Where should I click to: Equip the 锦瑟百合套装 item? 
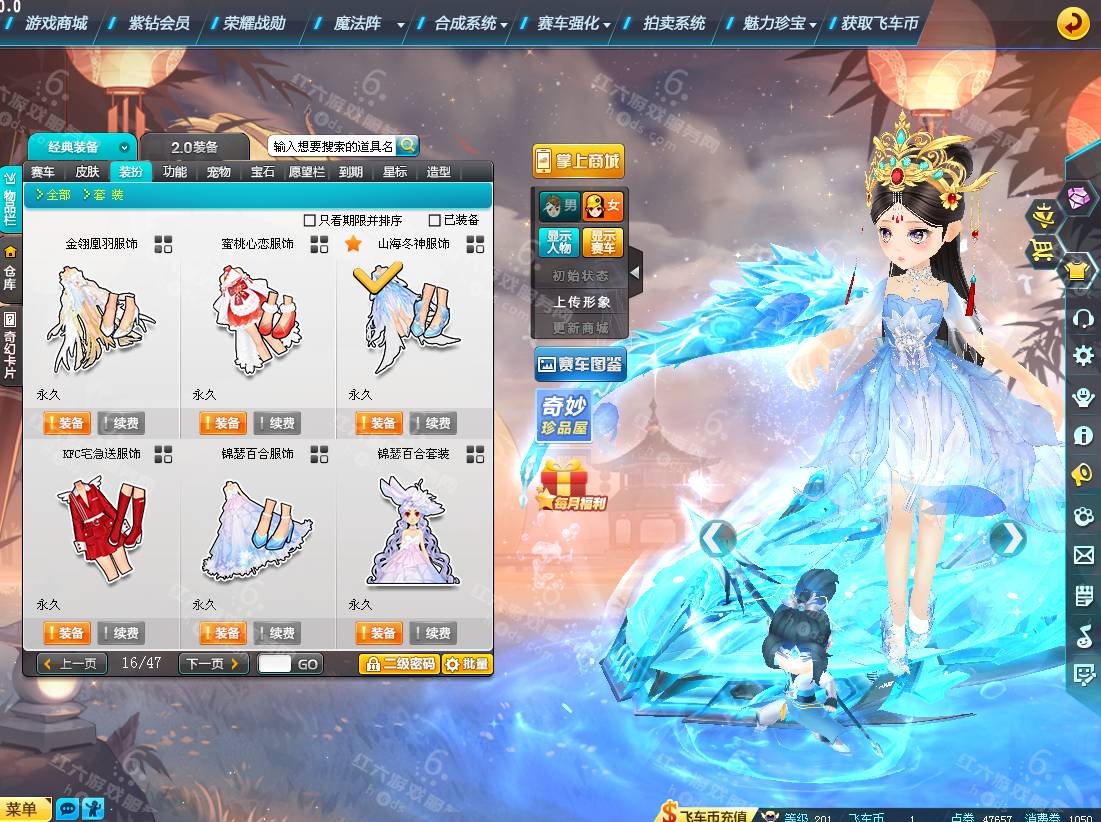point(376,633)
